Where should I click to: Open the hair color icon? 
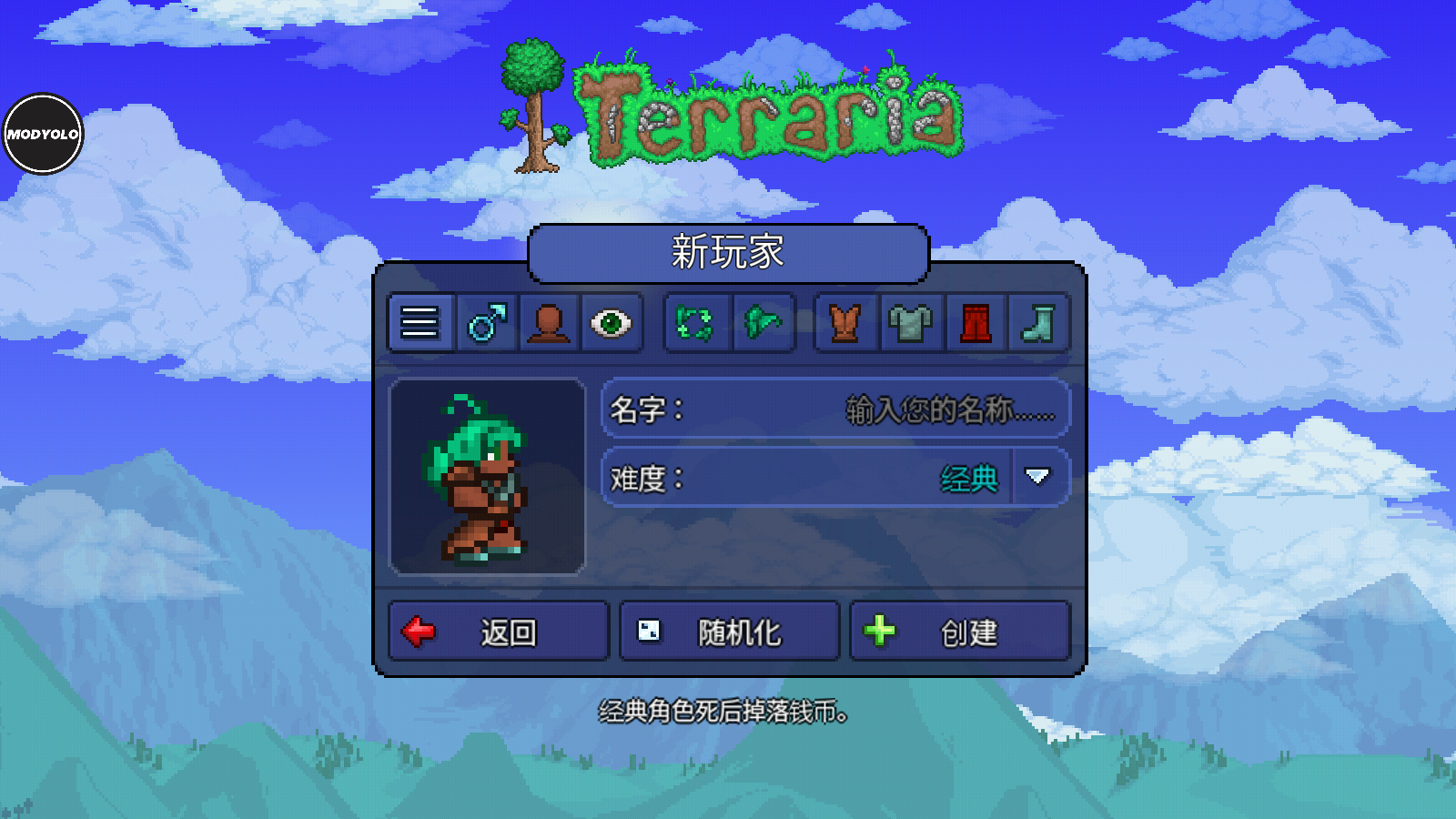point(763,323)
